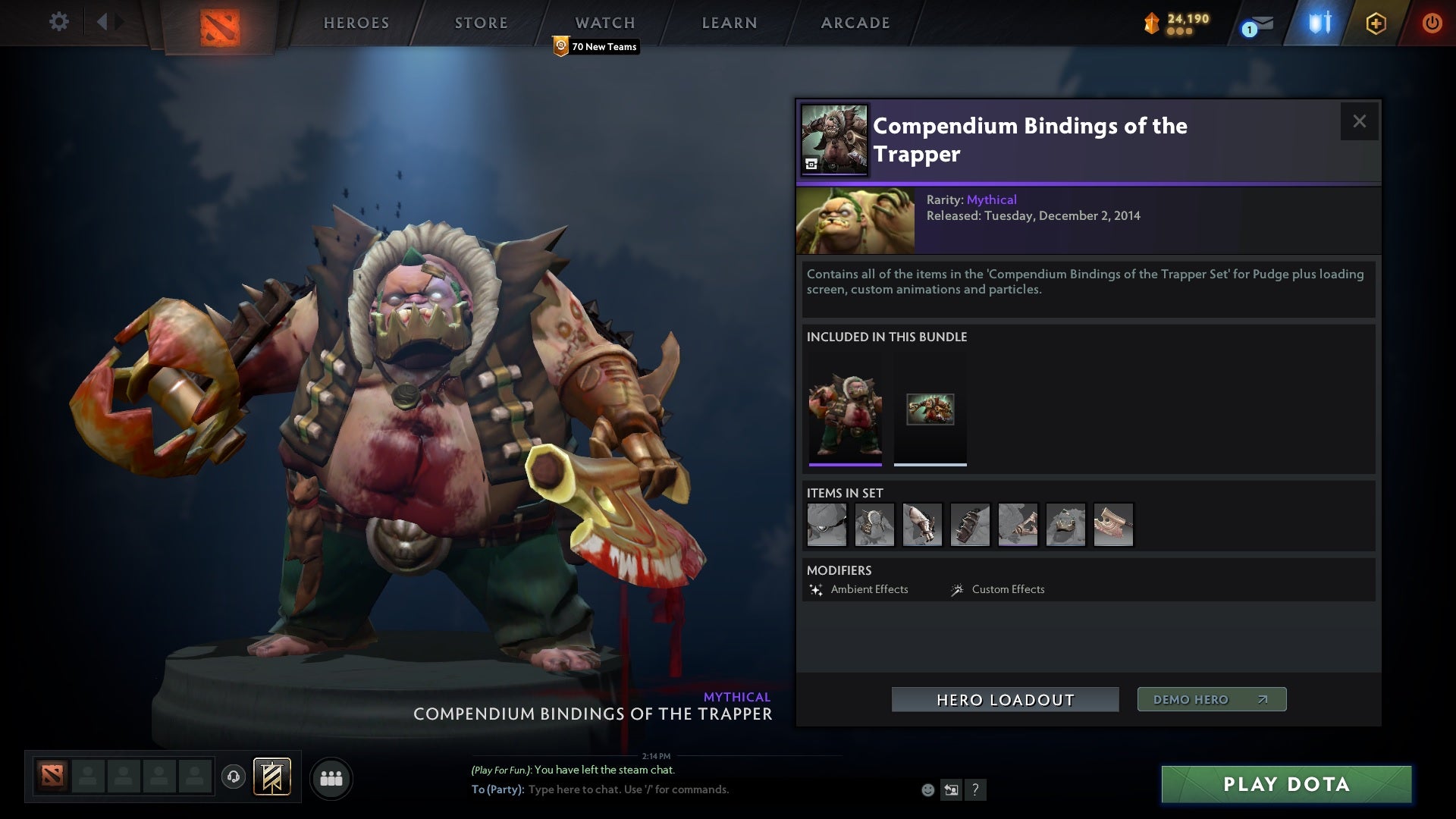Open the party group icon button

(331, 778)
